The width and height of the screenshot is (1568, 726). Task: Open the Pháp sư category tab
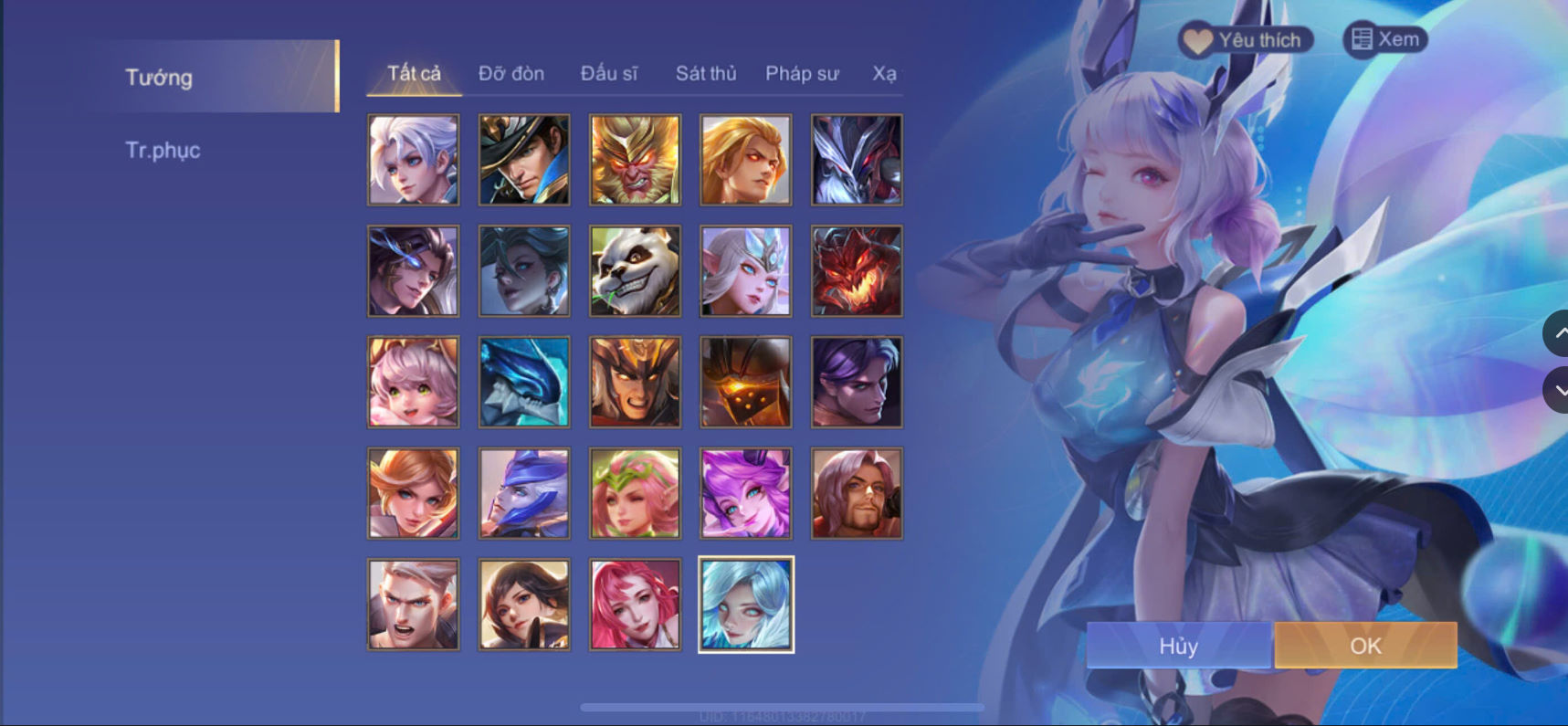(802, 73)
